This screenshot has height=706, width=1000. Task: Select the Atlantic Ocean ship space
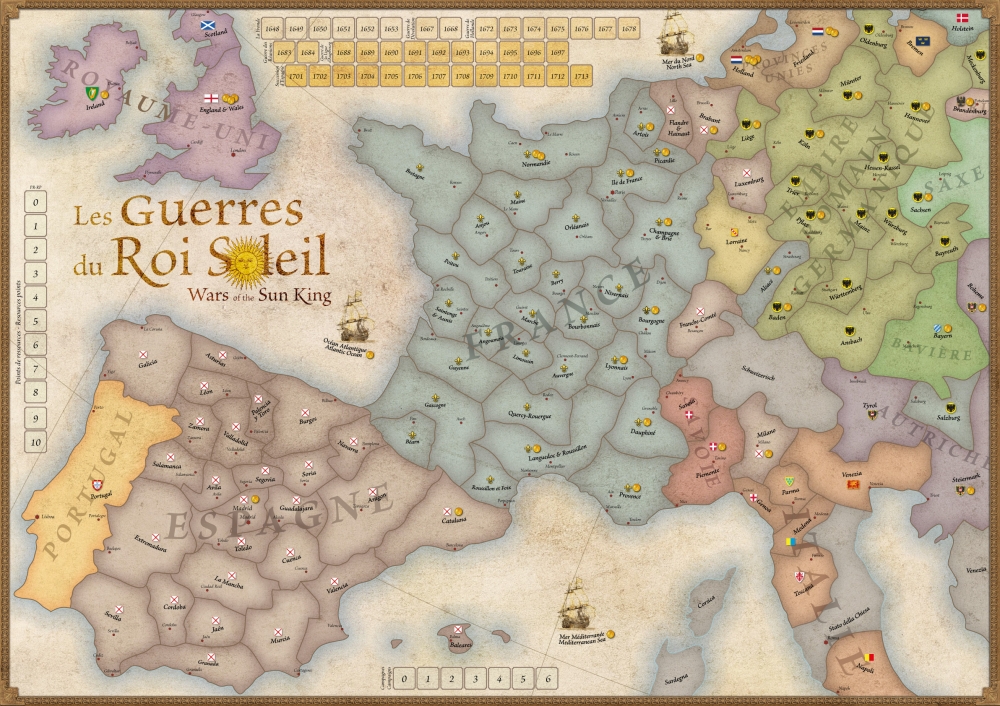tap(355, 321)
